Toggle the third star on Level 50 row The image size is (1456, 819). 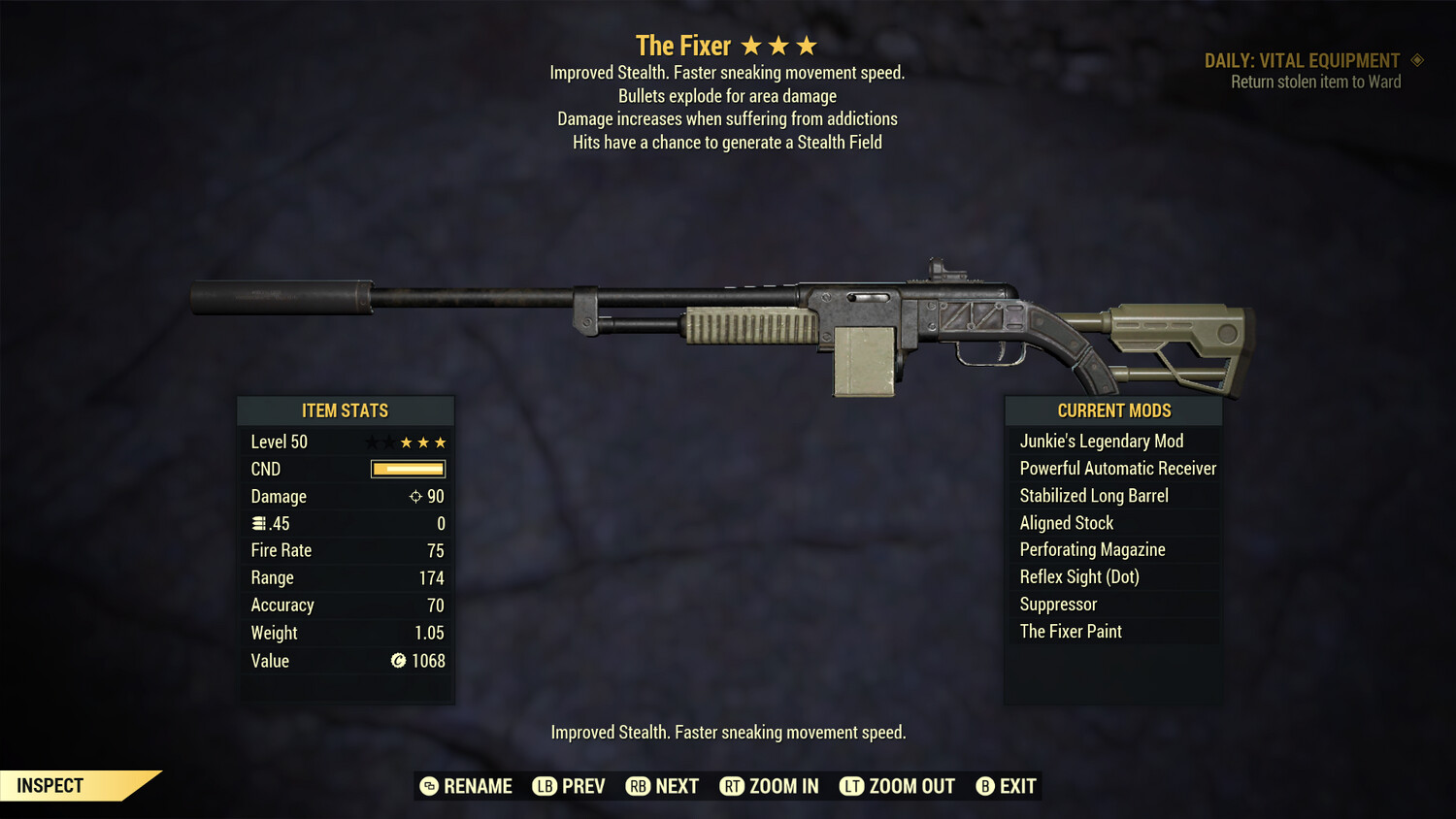point(408,442)
